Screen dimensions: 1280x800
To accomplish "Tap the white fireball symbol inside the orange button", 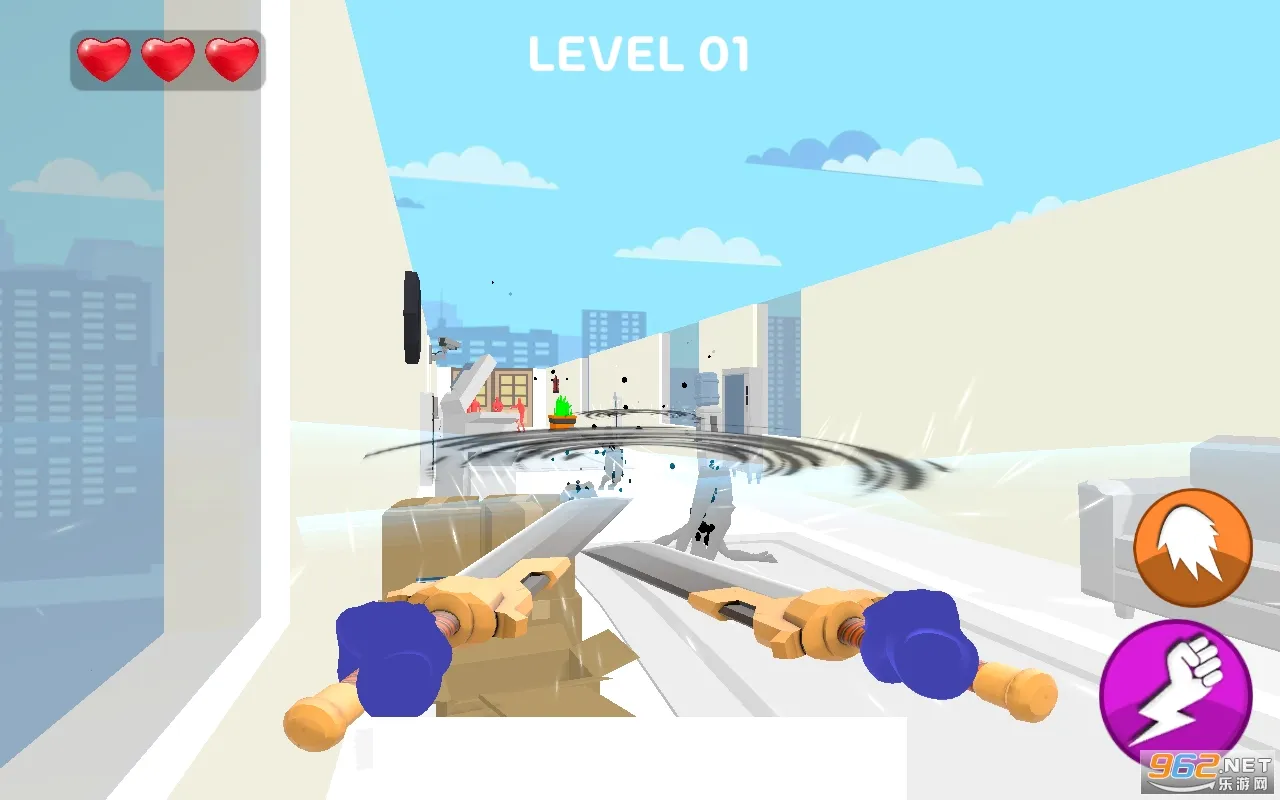I will point(1190,543).
